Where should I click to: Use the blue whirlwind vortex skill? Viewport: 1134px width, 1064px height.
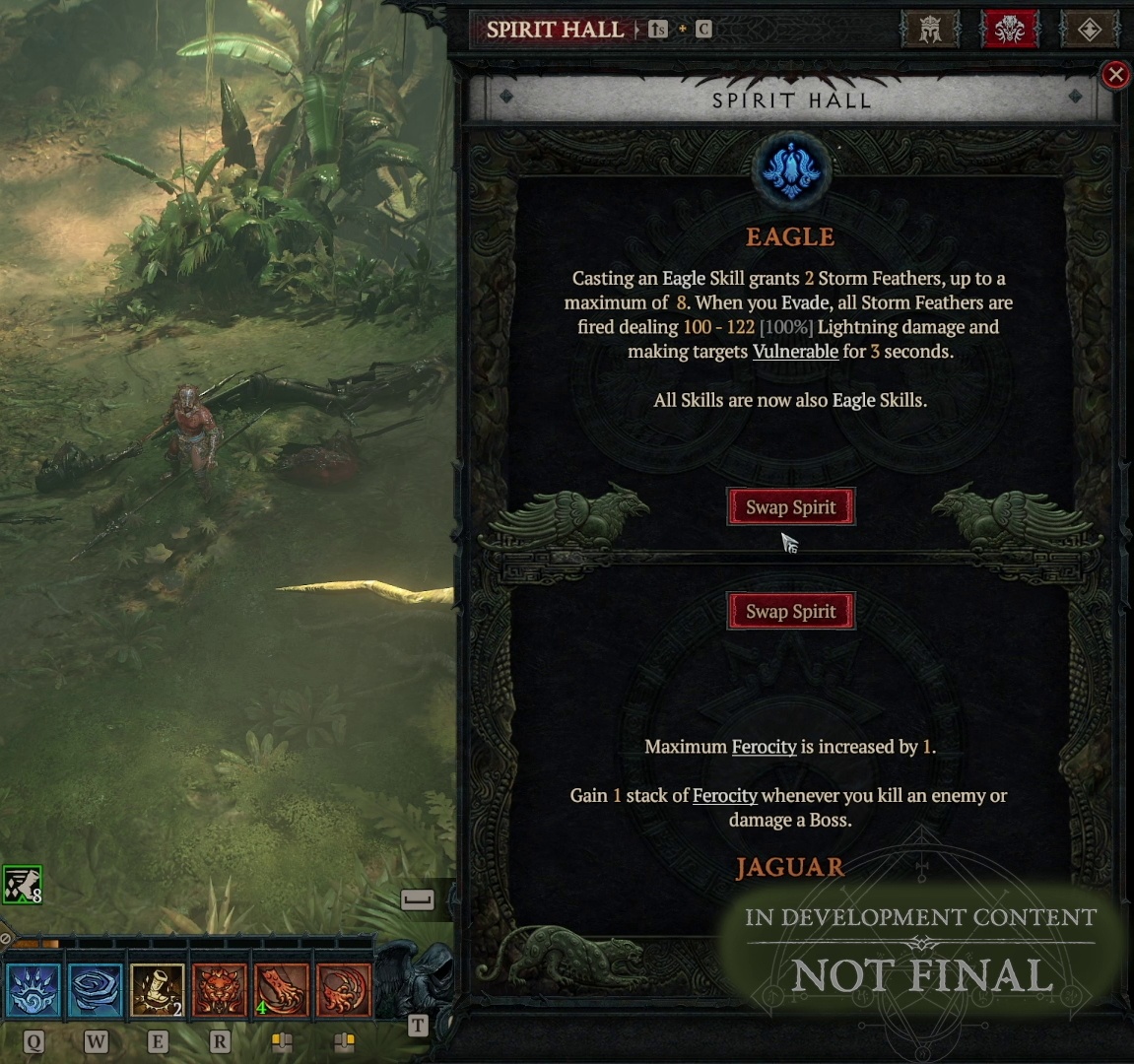(x=96, y=989)
